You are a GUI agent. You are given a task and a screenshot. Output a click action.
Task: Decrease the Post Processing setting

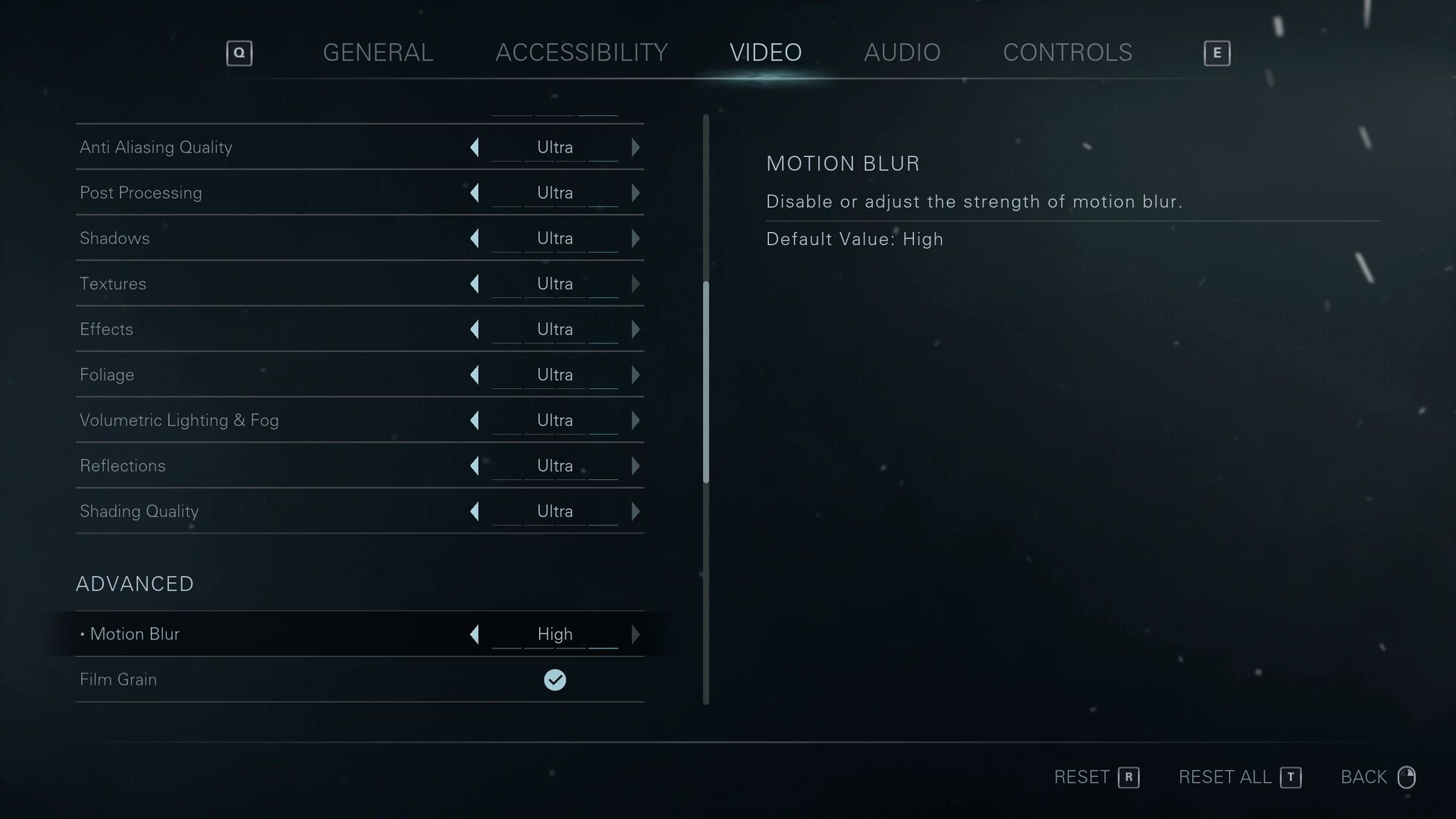click(475, 193)
